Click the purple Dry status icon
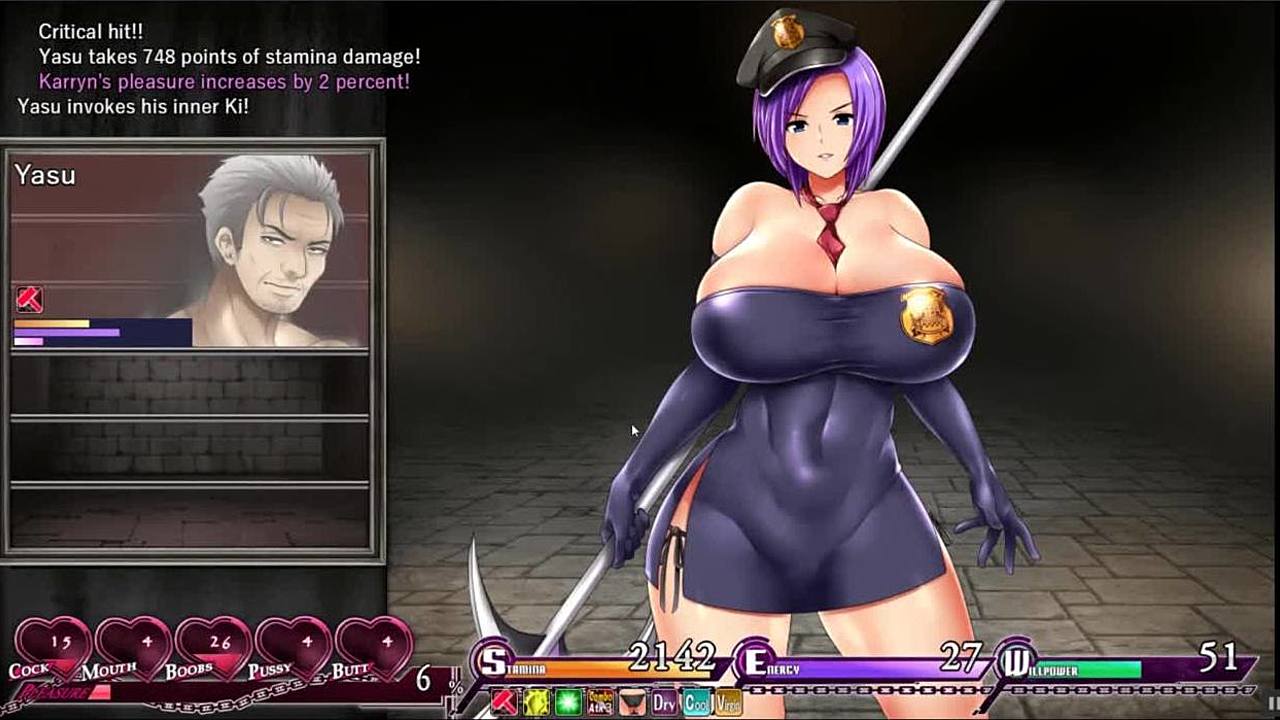 664,702
